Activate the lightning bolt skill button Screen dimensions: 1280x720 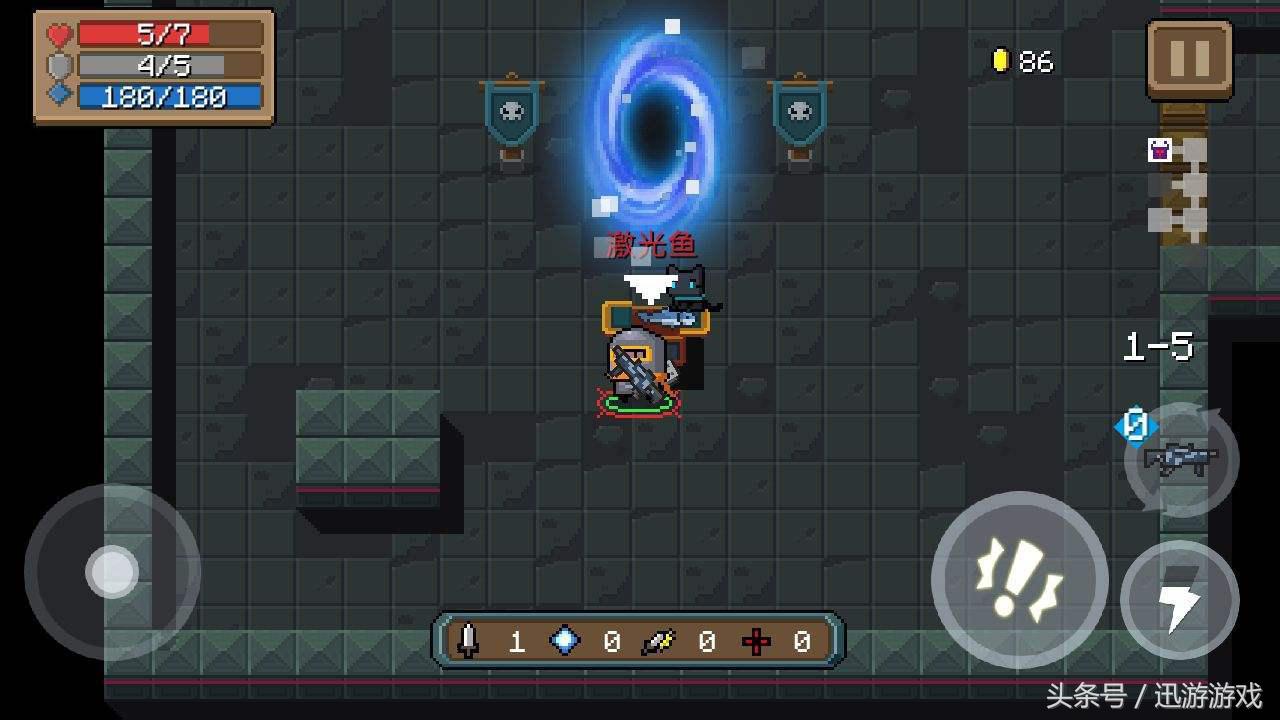click(x=1180, y=599)
